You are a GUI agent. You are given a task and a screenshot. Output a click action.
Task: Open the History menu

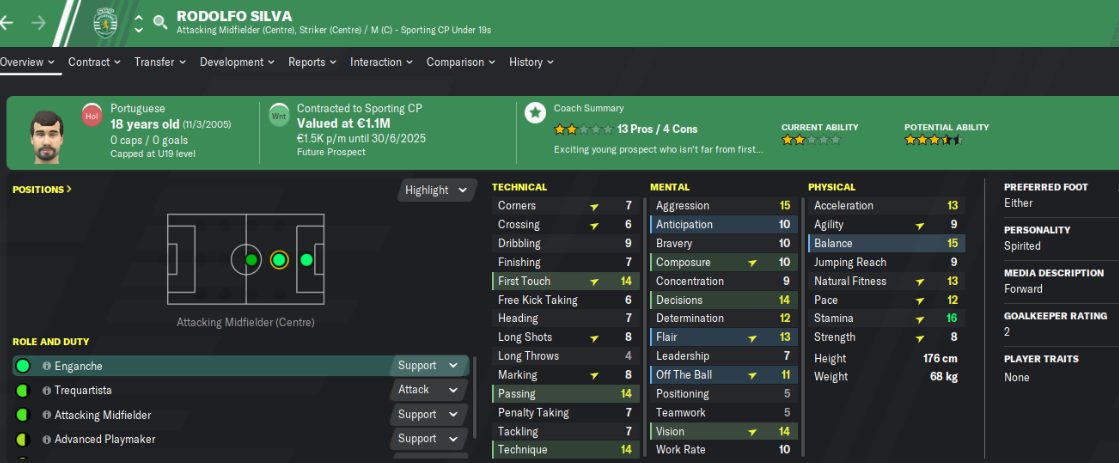pos(531,62)
